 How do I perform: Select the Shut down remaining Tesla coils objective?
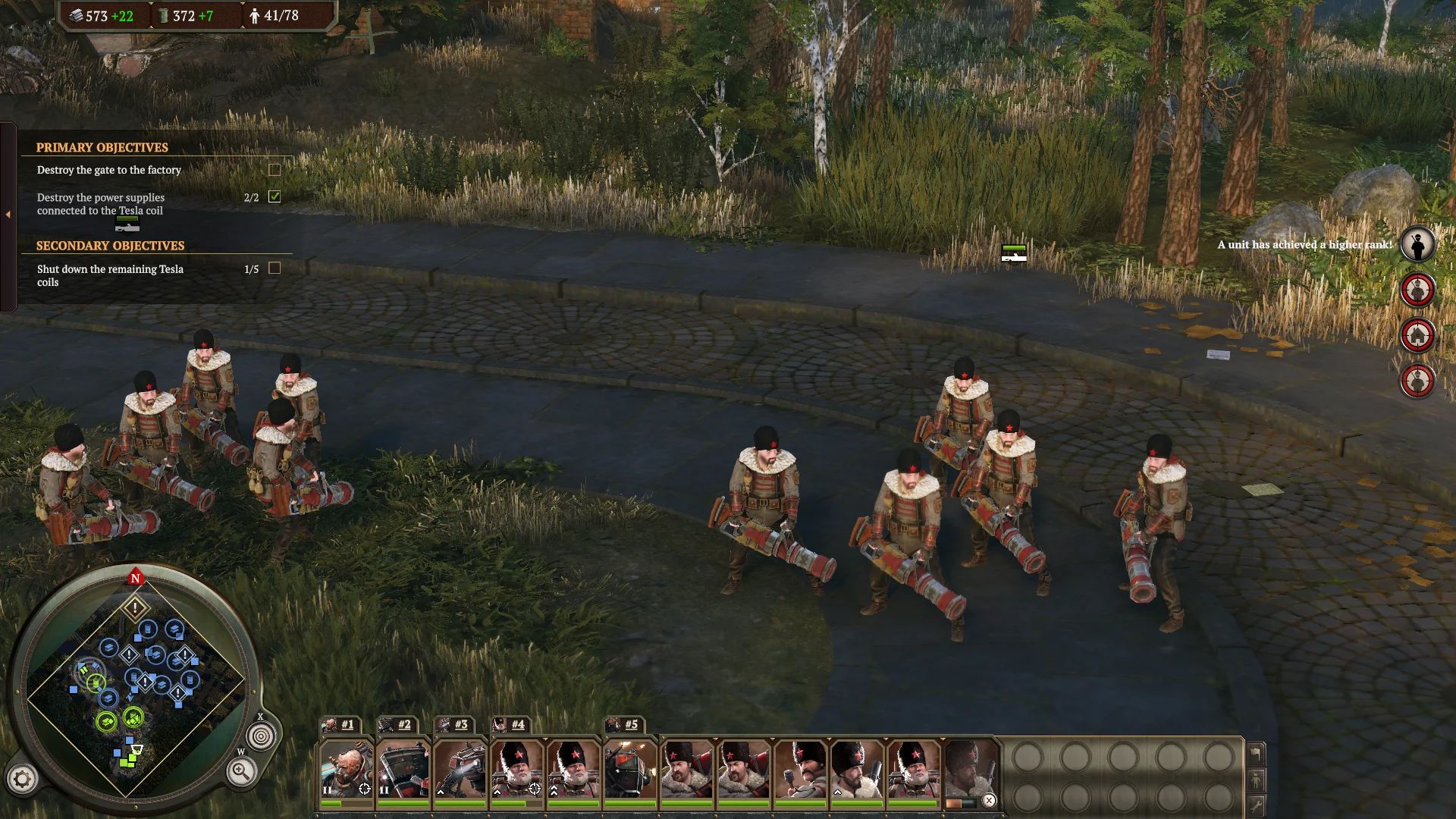(x=110, y=275)
